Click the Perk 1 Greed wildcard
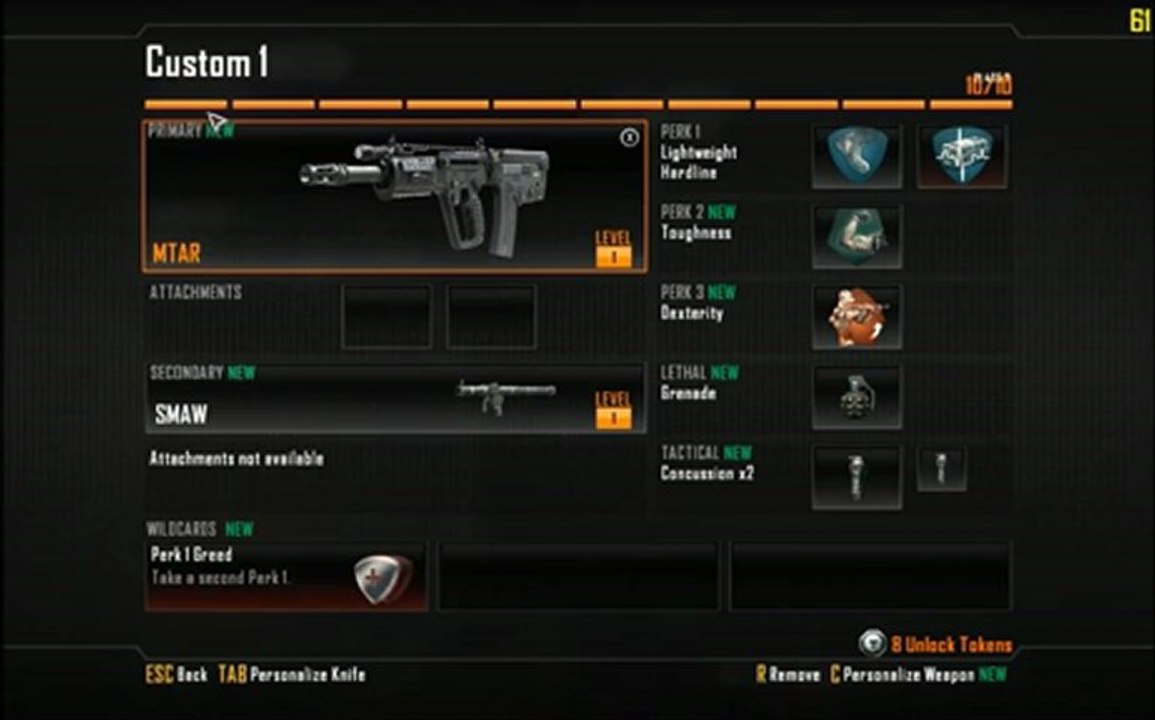Image resolution: width=1155 pixels, height=720 pixels. 286,576
